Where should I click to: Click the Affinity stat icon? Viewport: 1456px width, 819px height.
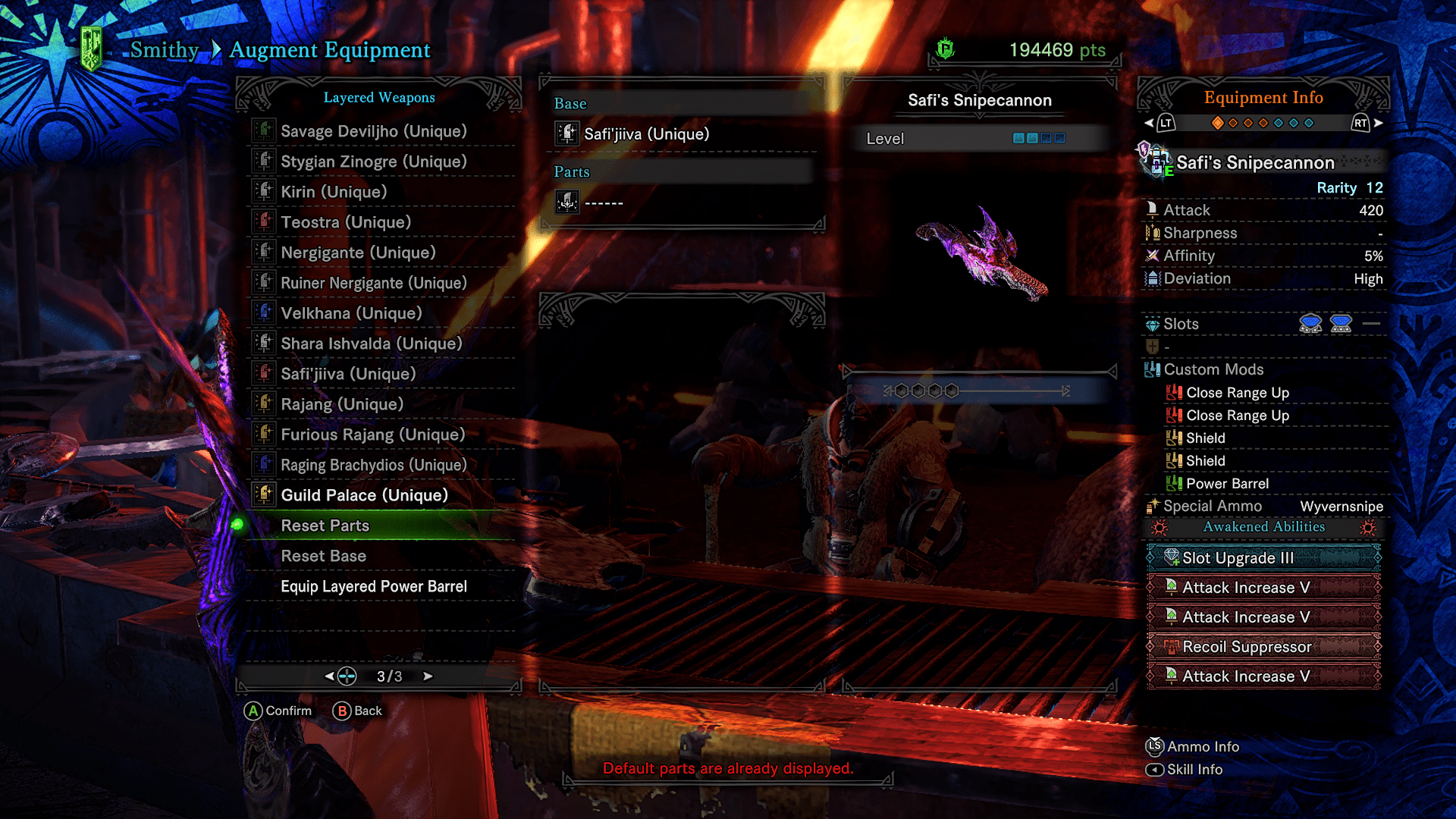1151,256
